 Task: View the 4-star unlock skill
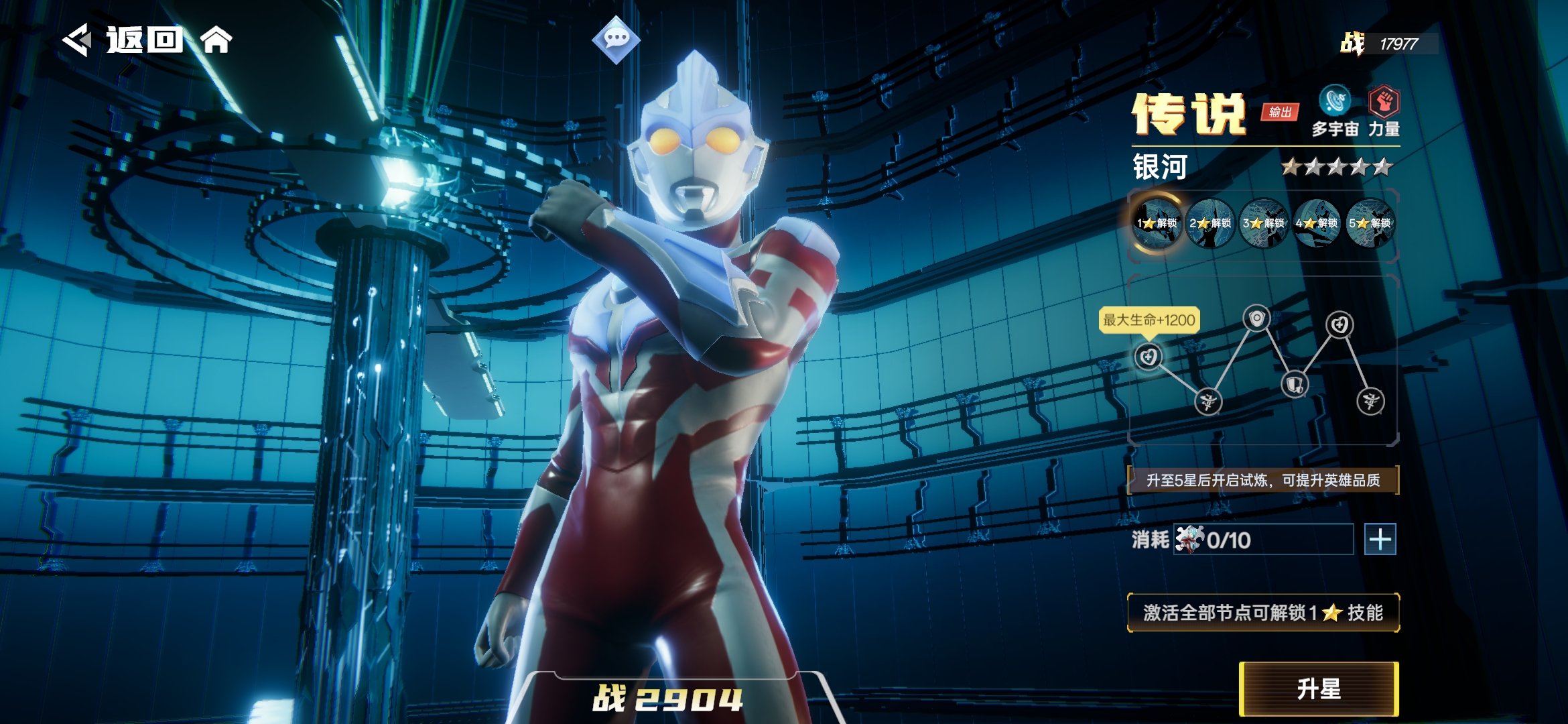tap(1316, 223)
